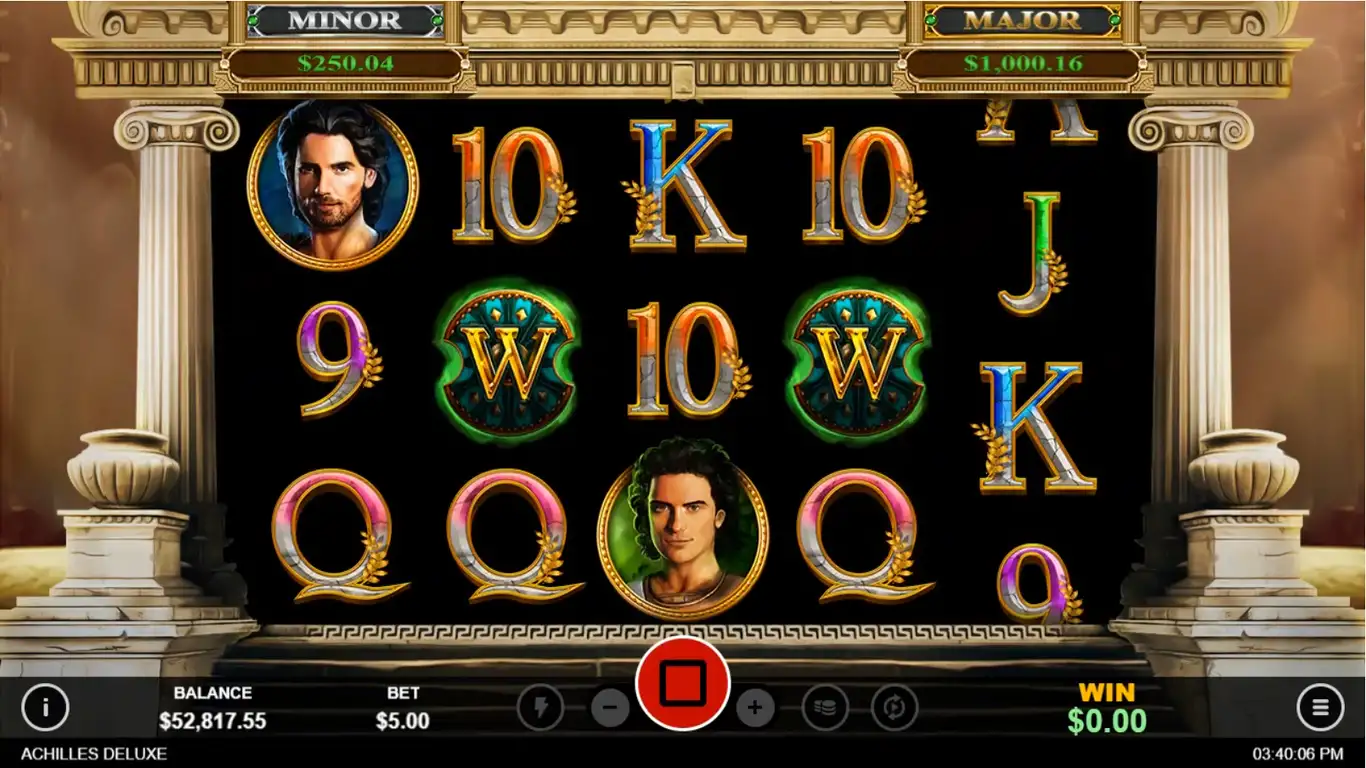The width and height of the screenshot is (1366, 768).
Task: Open the hamburger menu
Action: pyautogui.click(x=1320, y=708)
